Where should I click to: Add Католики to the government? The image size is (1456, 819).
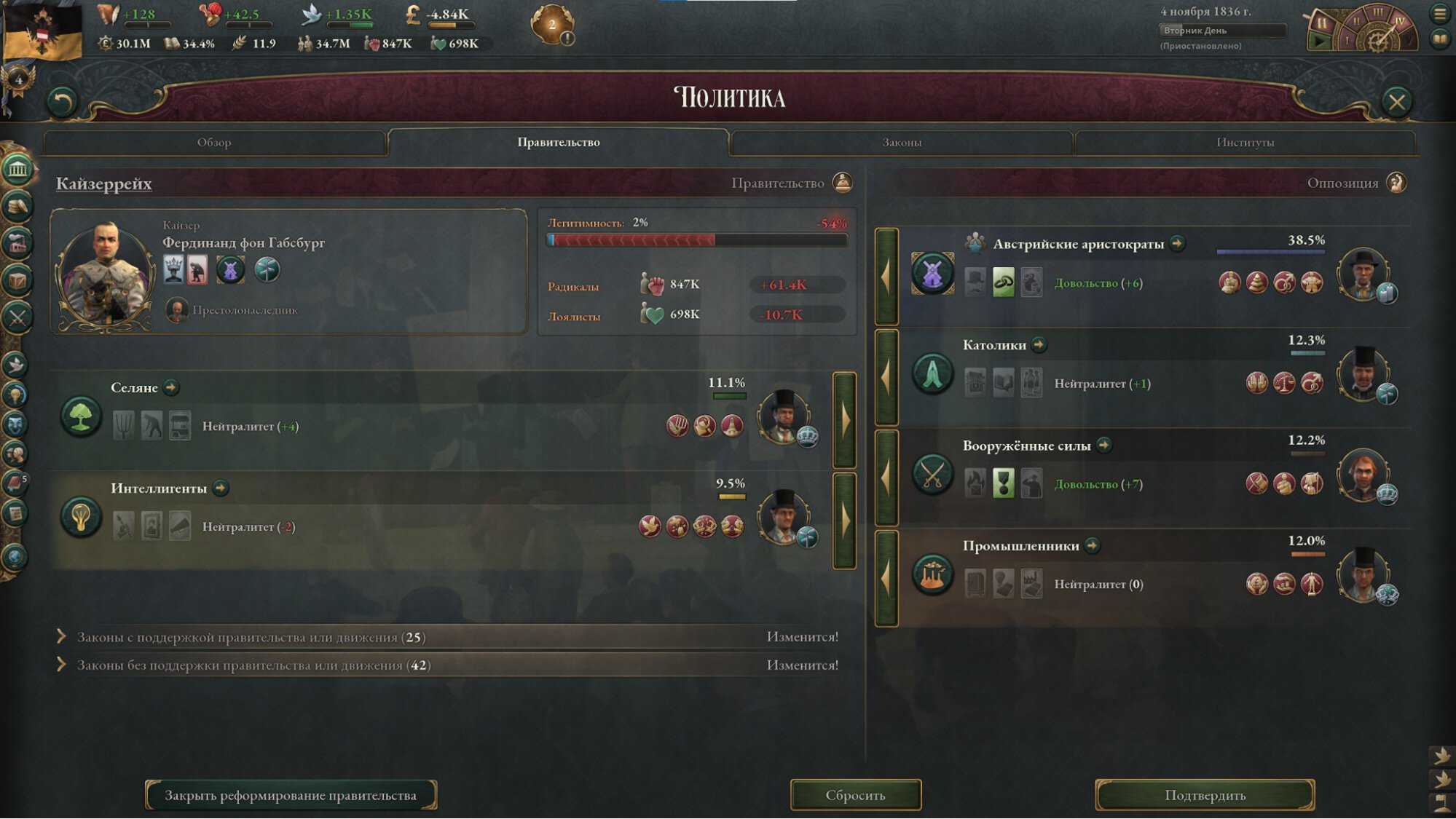tap(886, 377)
